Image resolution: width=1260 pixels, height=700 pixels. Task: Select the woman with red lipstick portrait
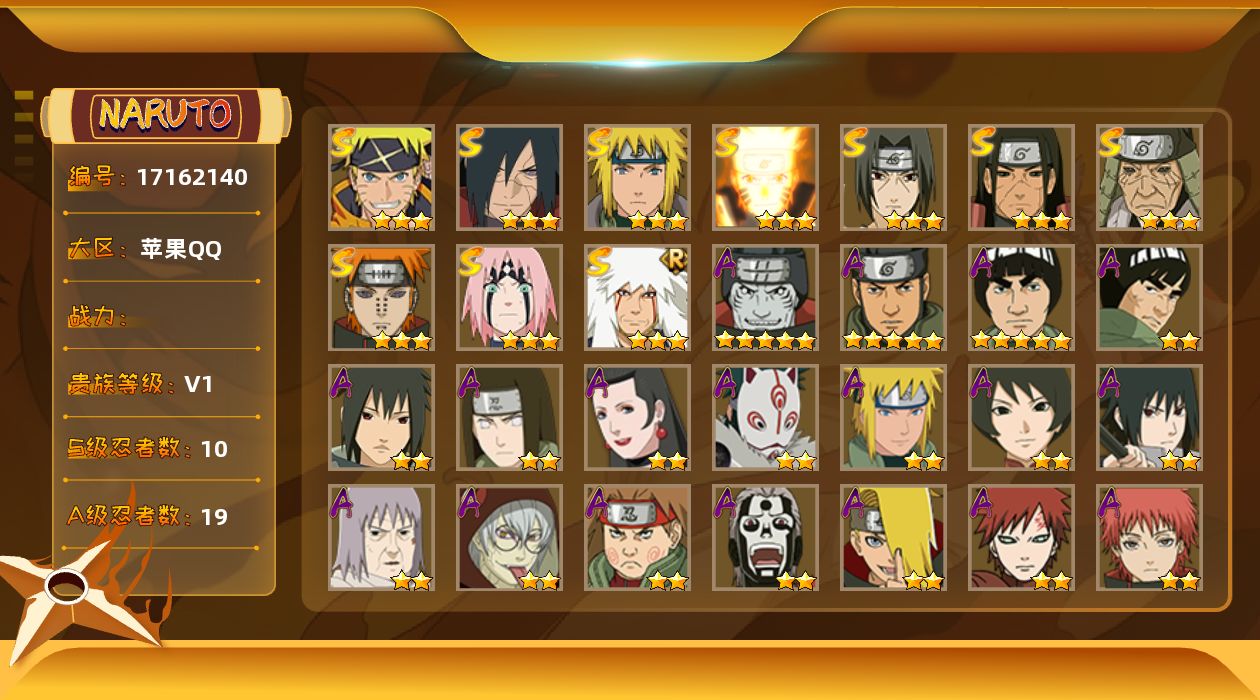(637, 417)
